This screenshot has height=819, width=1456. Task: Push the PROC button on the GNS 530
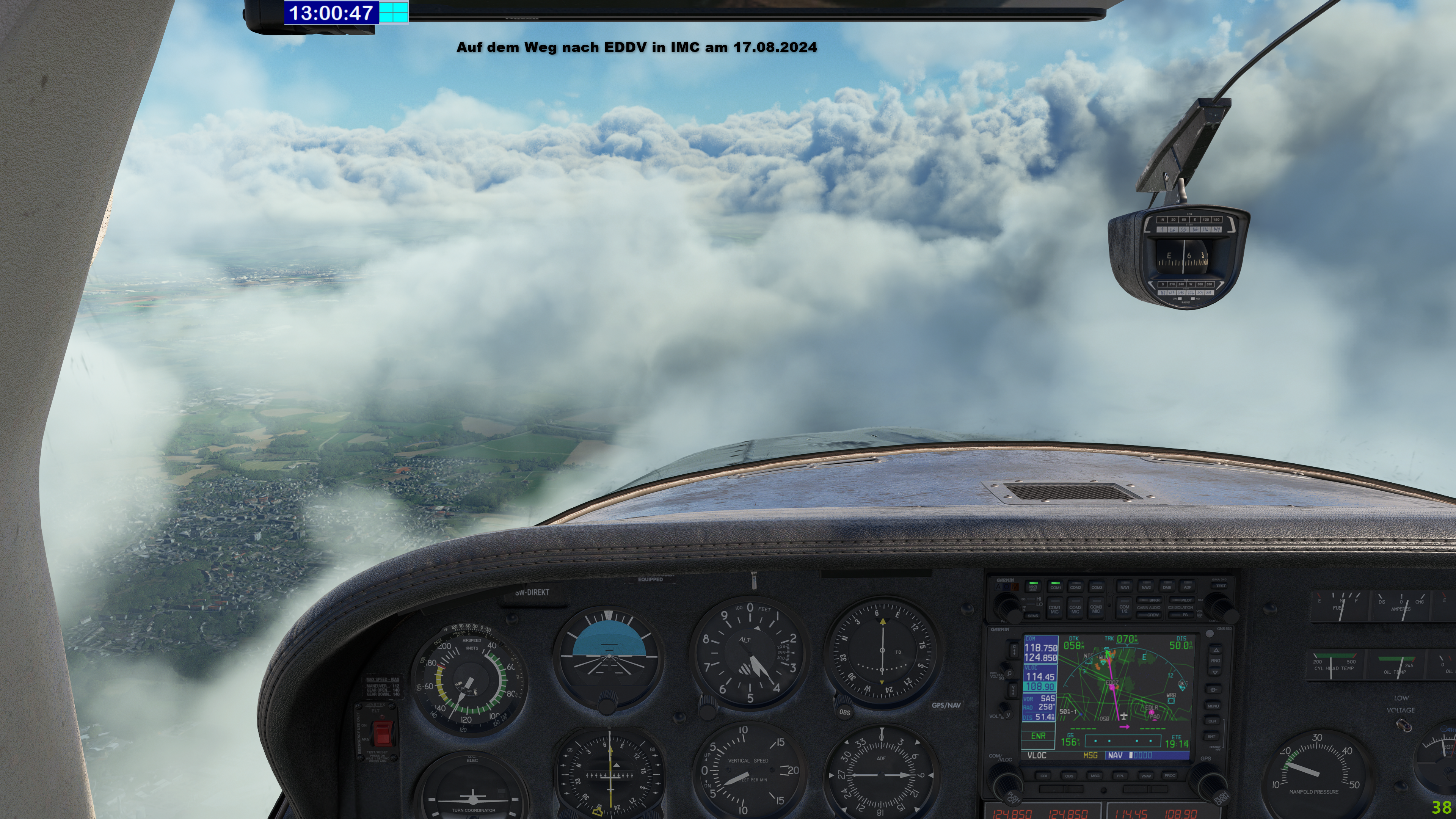(1169, 776)
